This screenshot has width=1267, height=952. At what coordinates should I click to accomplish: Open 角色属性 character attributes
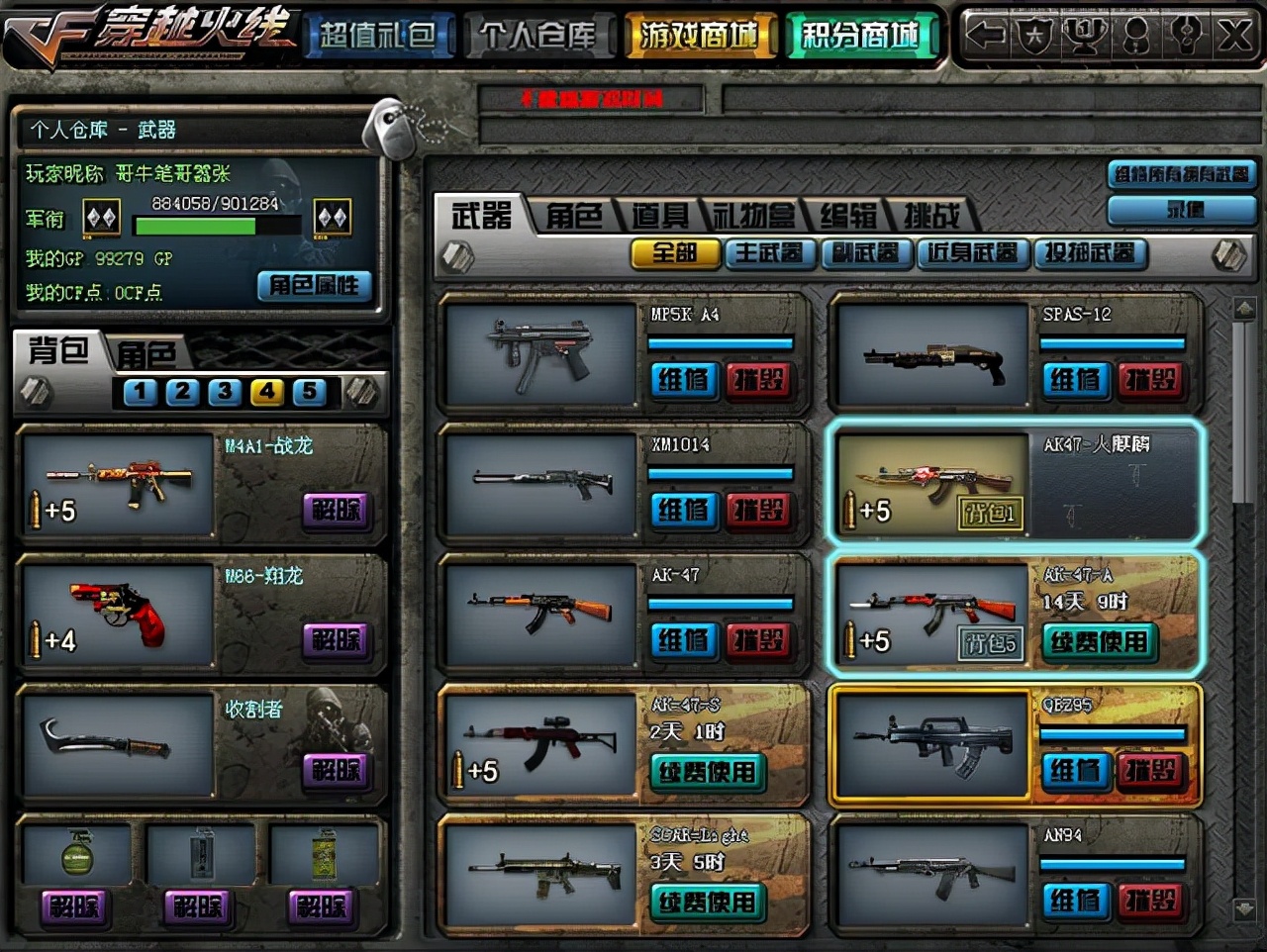314,286
